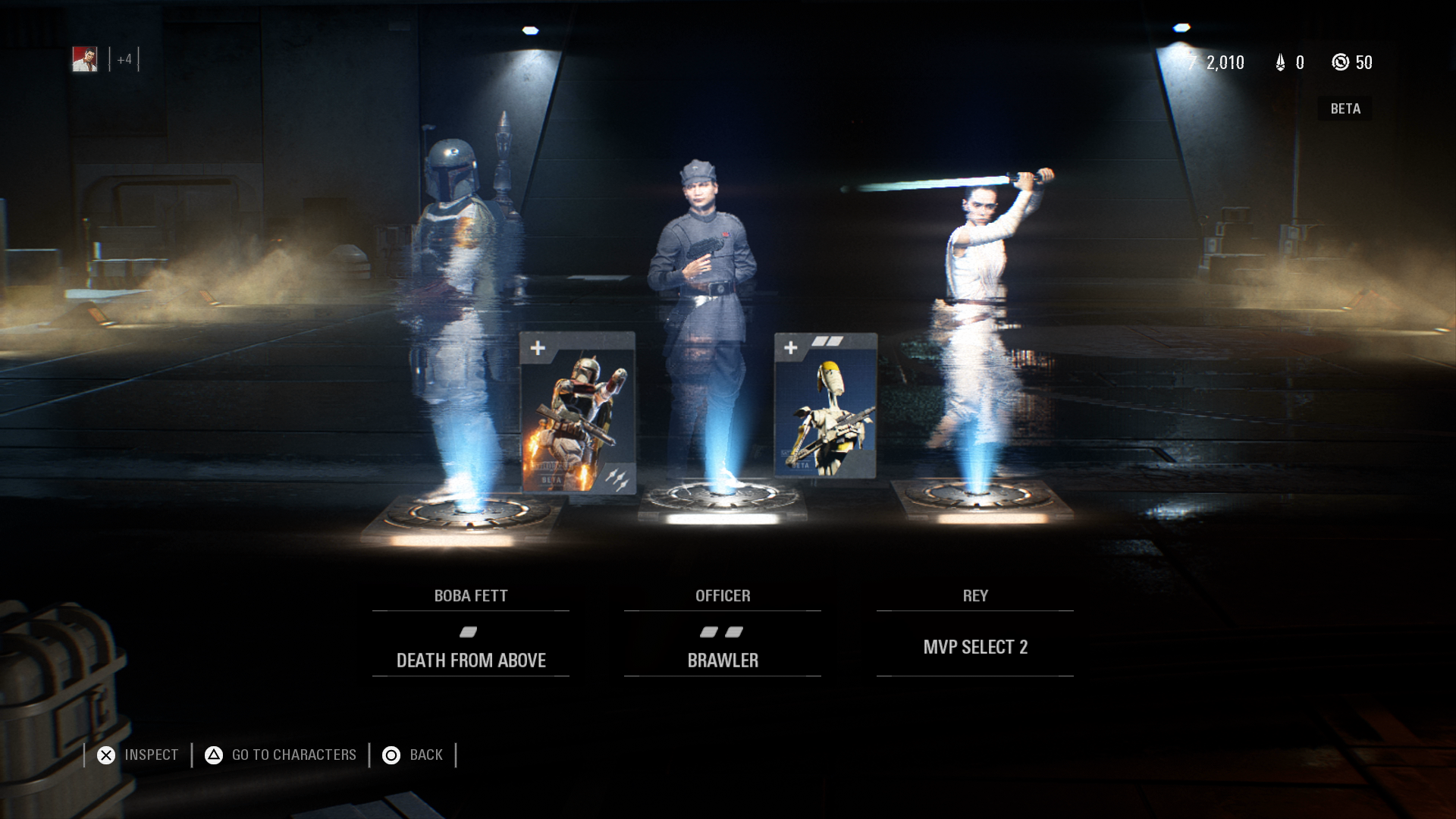Select the Boba Fett Death From Above card
Viewport: 1456px width, 819px height.
578,413
